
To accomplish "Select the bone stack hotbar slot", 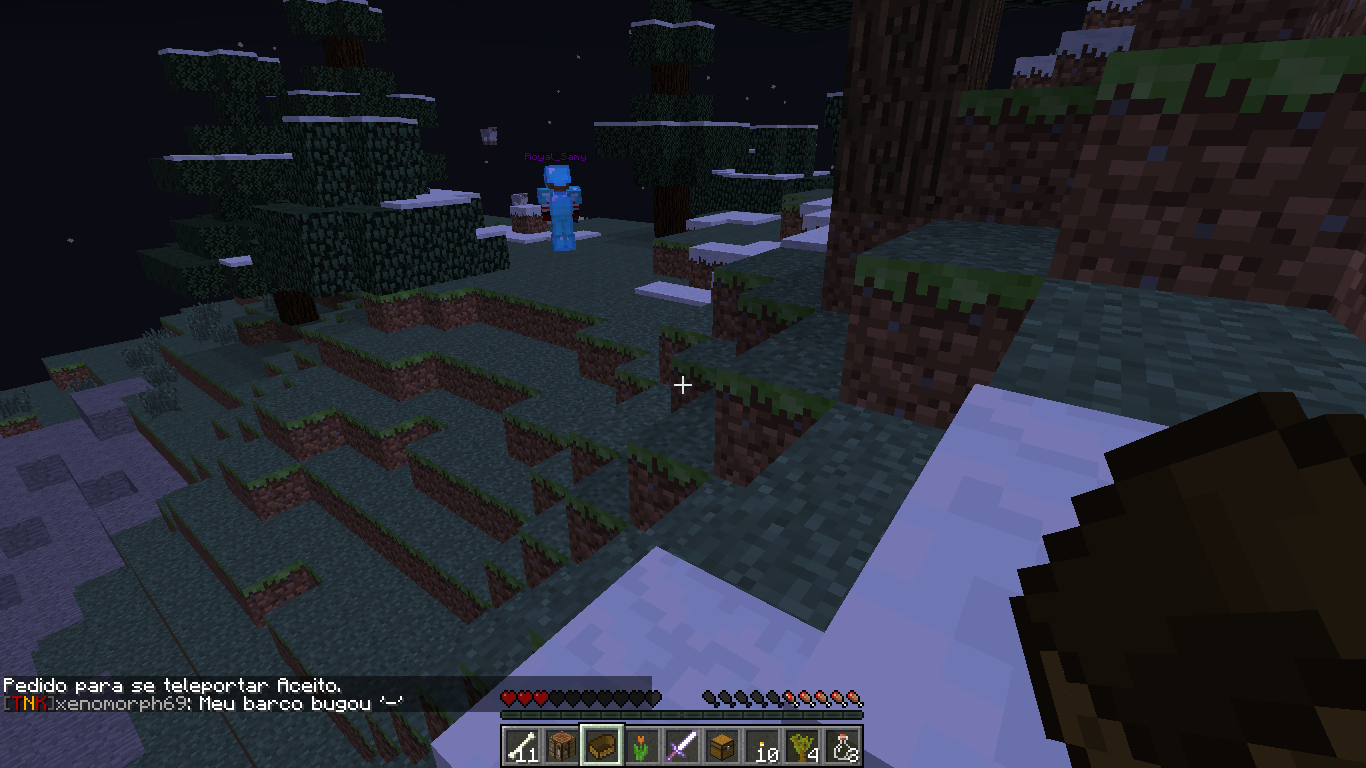I will pos(521,745).
